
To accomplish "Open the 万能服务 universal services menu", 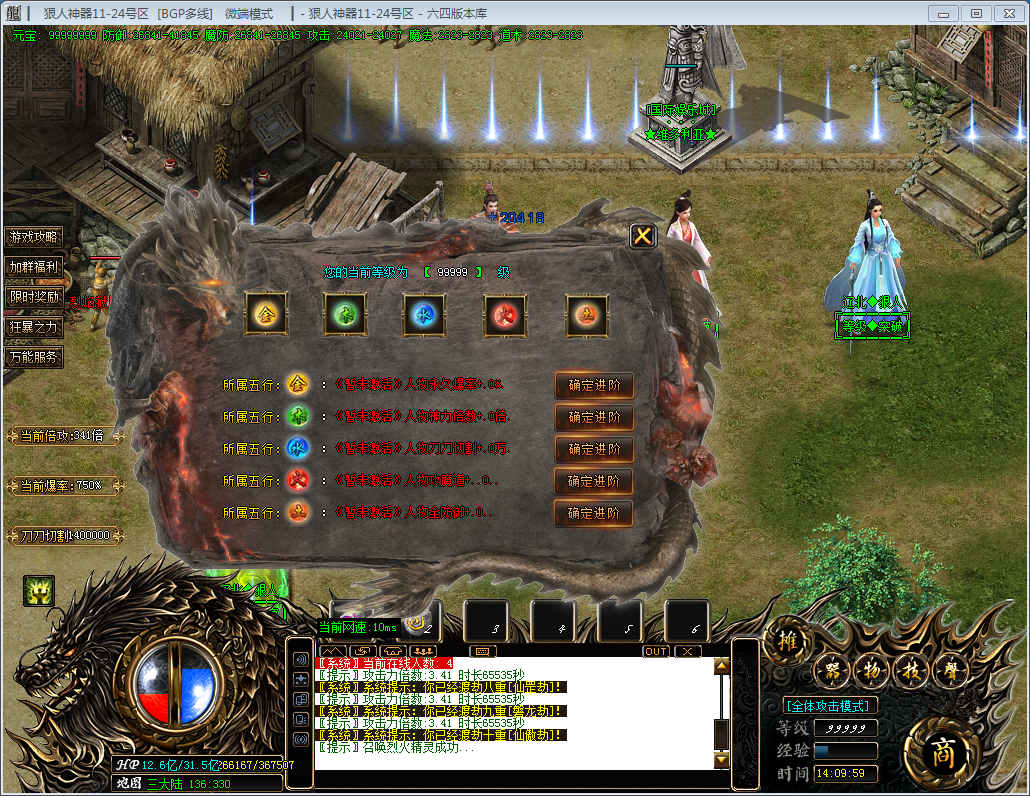I will [34, 357].
